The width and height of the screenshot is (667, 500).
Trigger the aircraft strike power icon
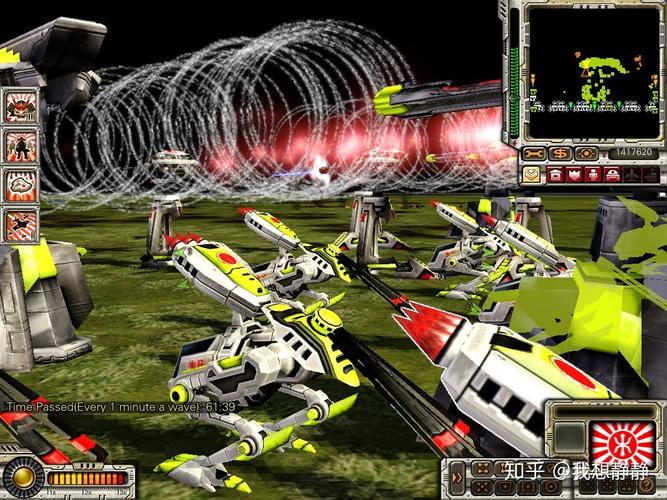click(21, 223)
